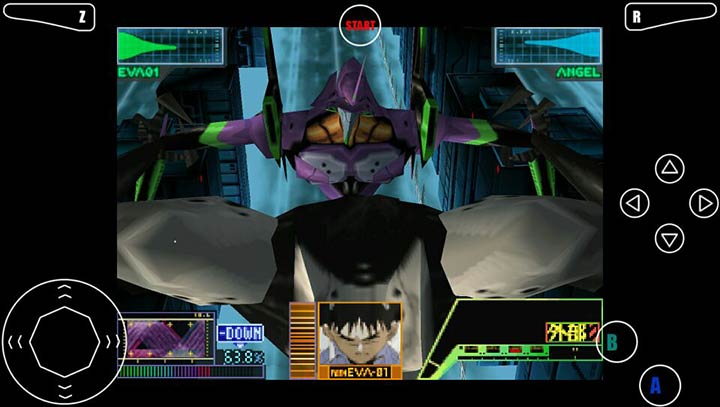Tap the blue A button
Image resolution: width=720 pixels, height=407 pixels.
[657, 384]
